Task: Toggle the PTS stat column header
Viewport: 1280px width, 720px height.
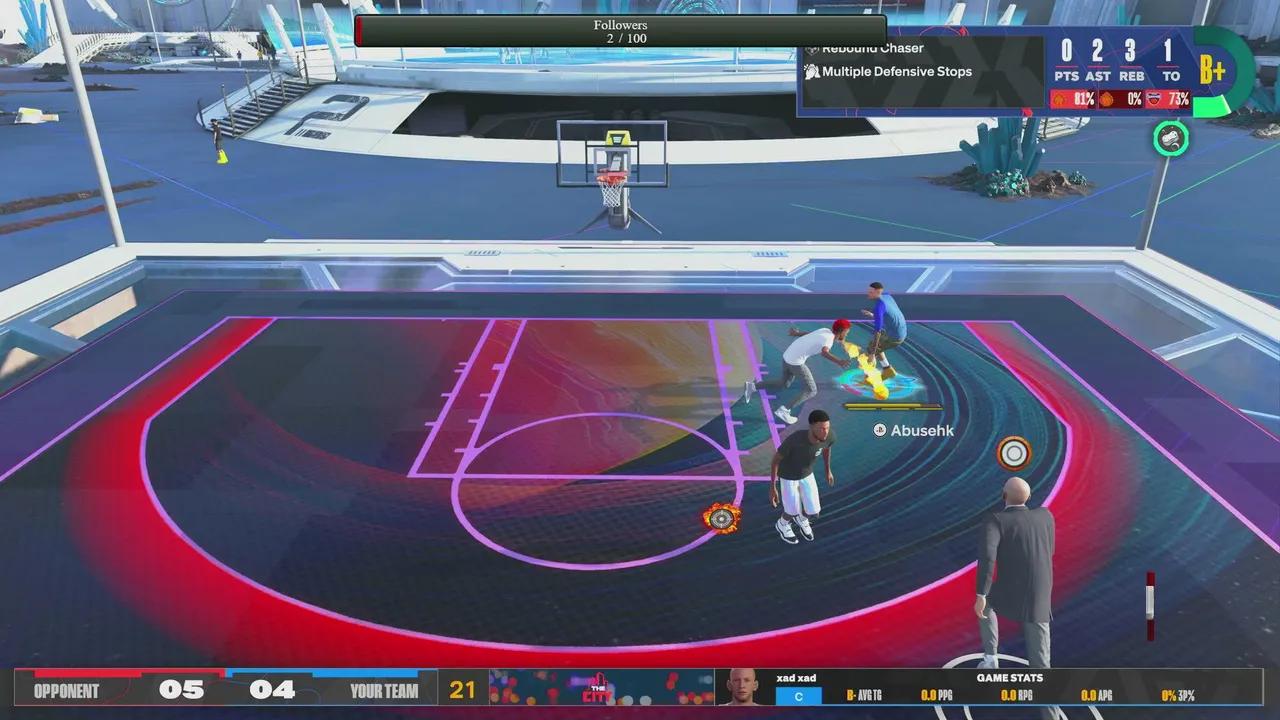Action: (x=1066, y=75)
